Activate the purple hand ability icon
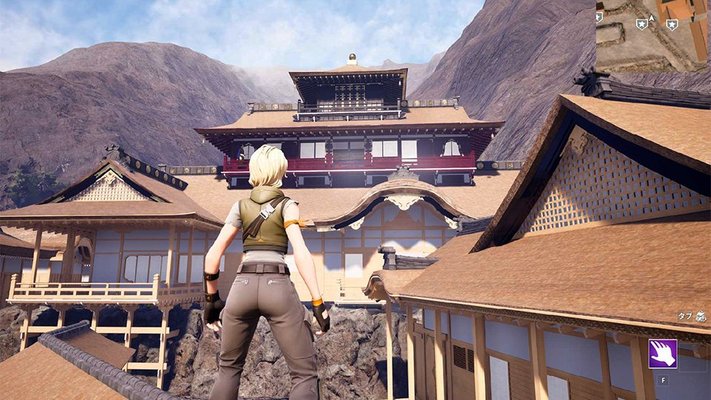The image size is (711, 400). point(662,353)
